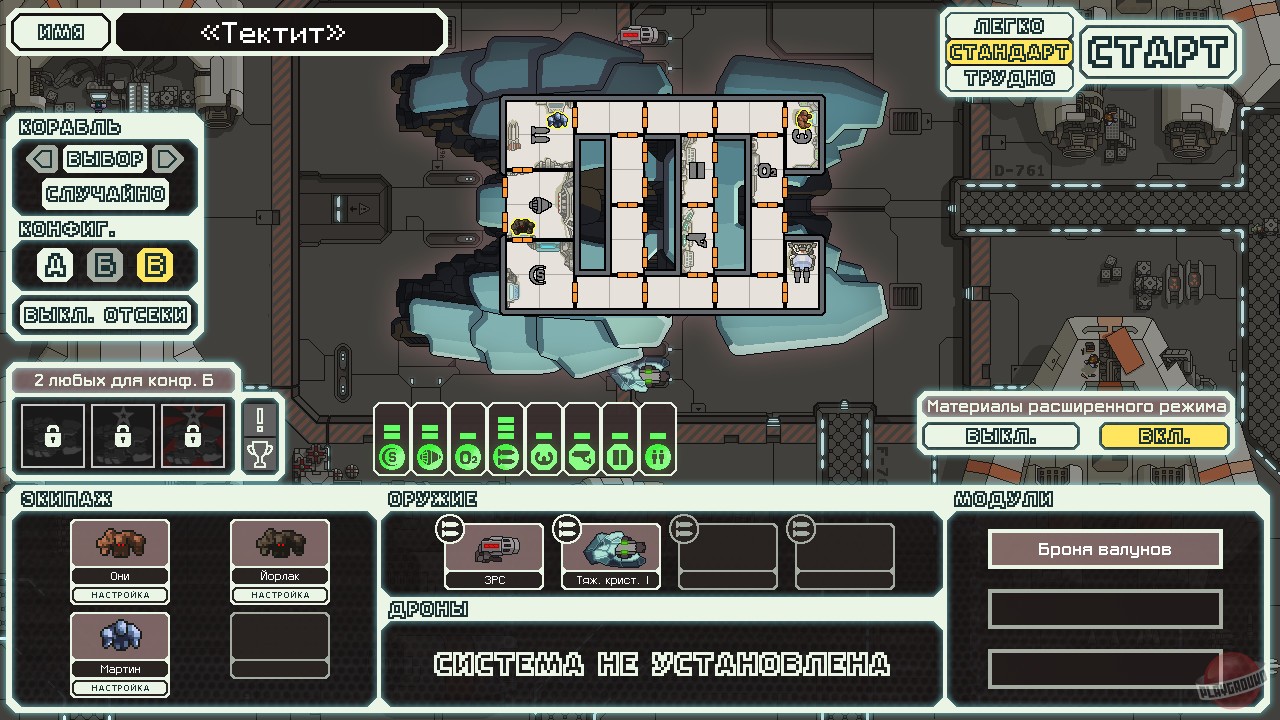Viewport: 1280px width, 720px height.
Task: Open ship achievements via the trophy icon
Action: pyautogui.click(x=260, y=455)
